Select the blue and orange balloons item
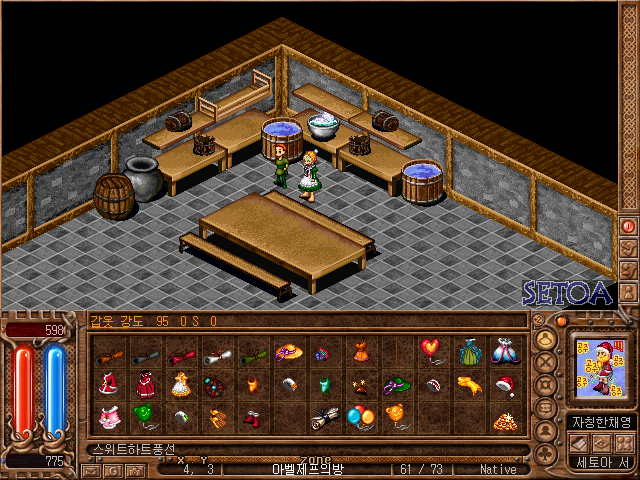The image size is (640, 480). point(360,414)
